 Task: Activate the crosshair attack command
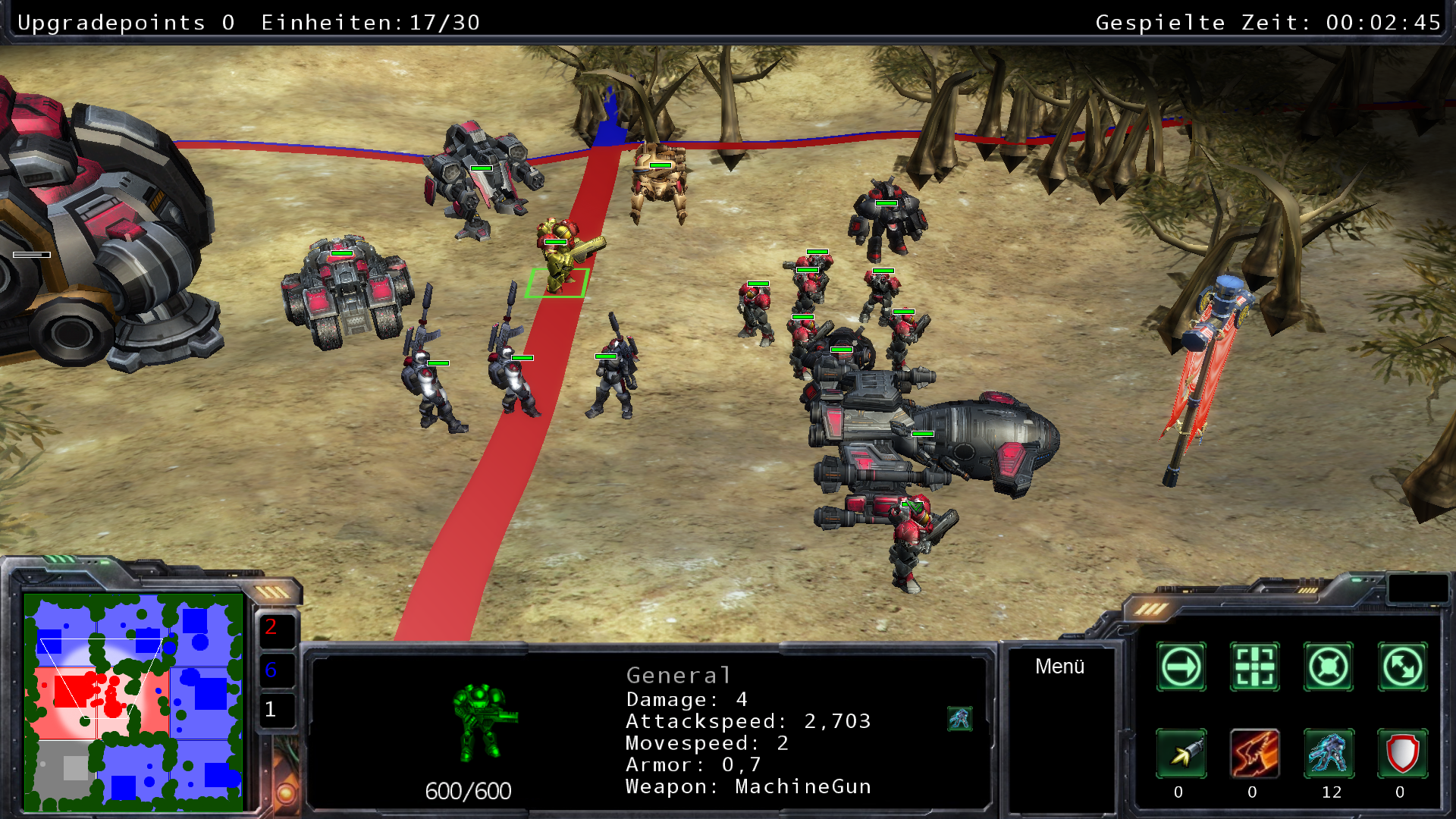pos(1254,667)
